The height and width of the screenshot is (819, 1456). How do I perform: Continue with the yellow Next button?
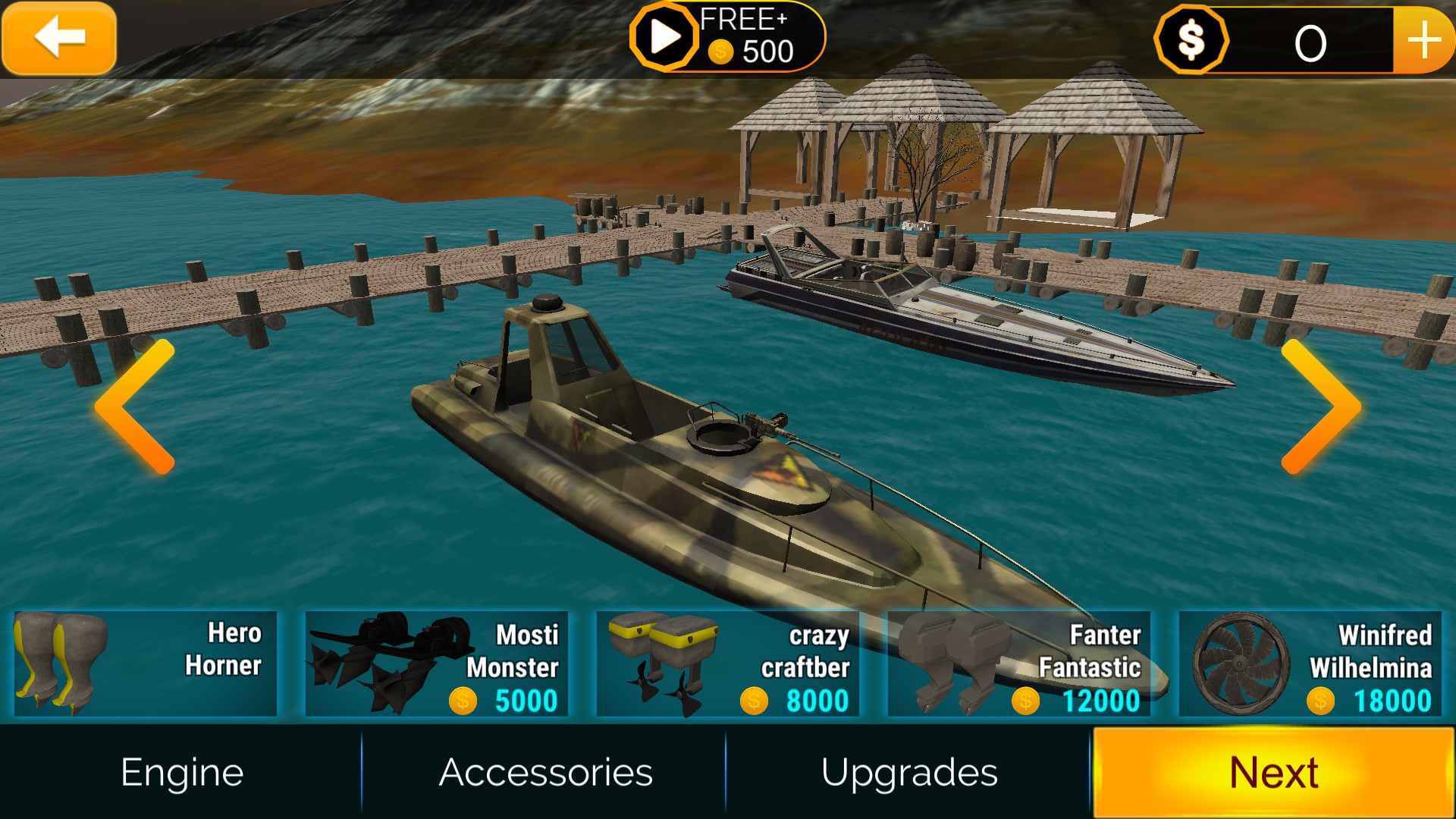point(1273,773)
